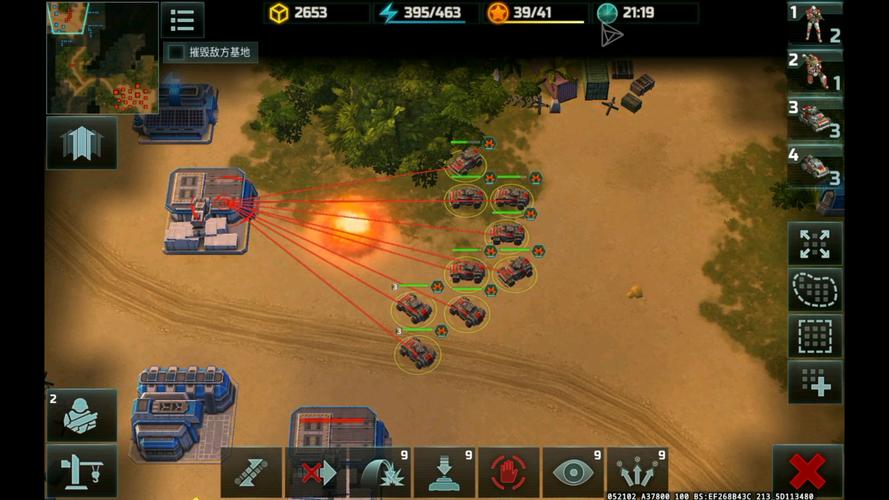The width and height of the screenshot is (889, 500).
Task: Add units to selection with plus button
Action: pos(815,383)
